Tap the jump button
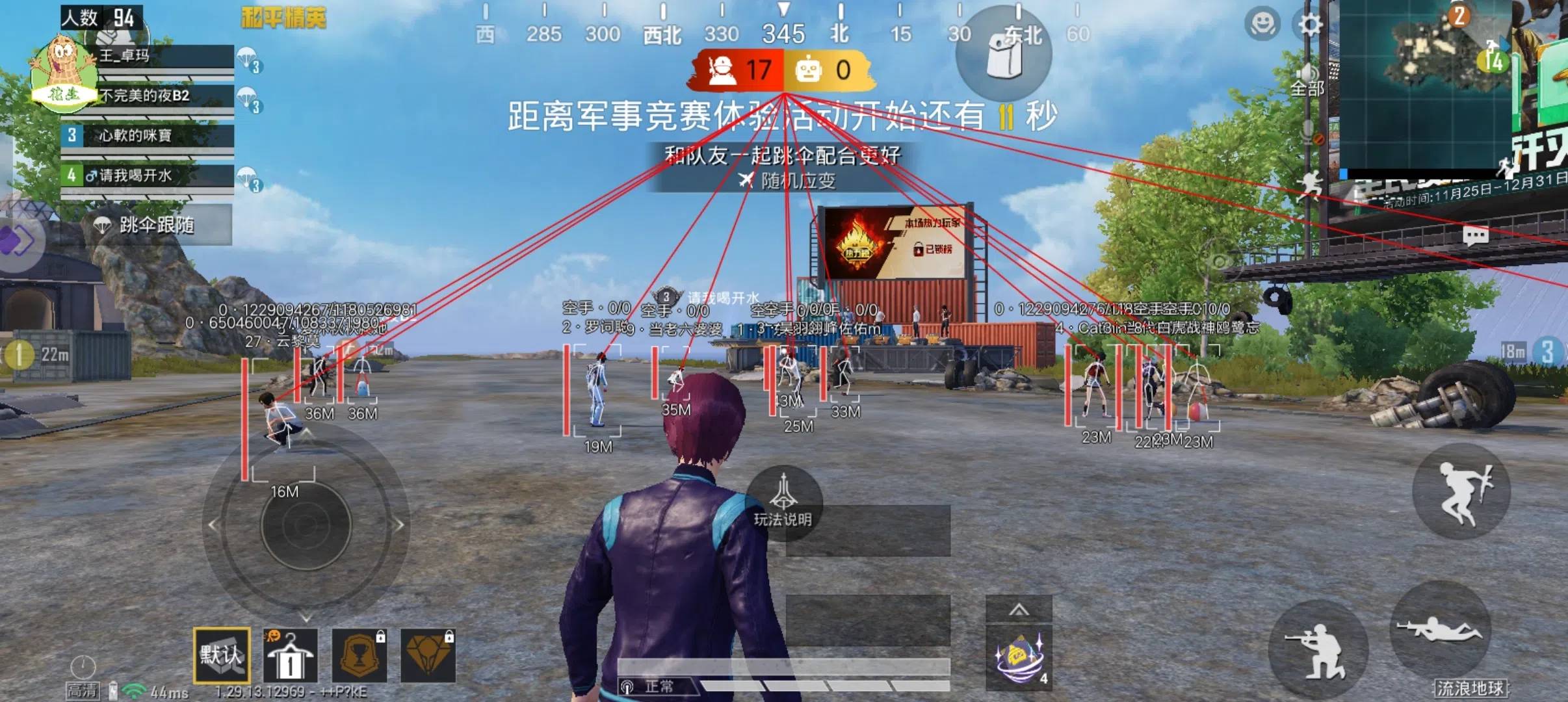 pyautogui.click(x=1461, y=491)
